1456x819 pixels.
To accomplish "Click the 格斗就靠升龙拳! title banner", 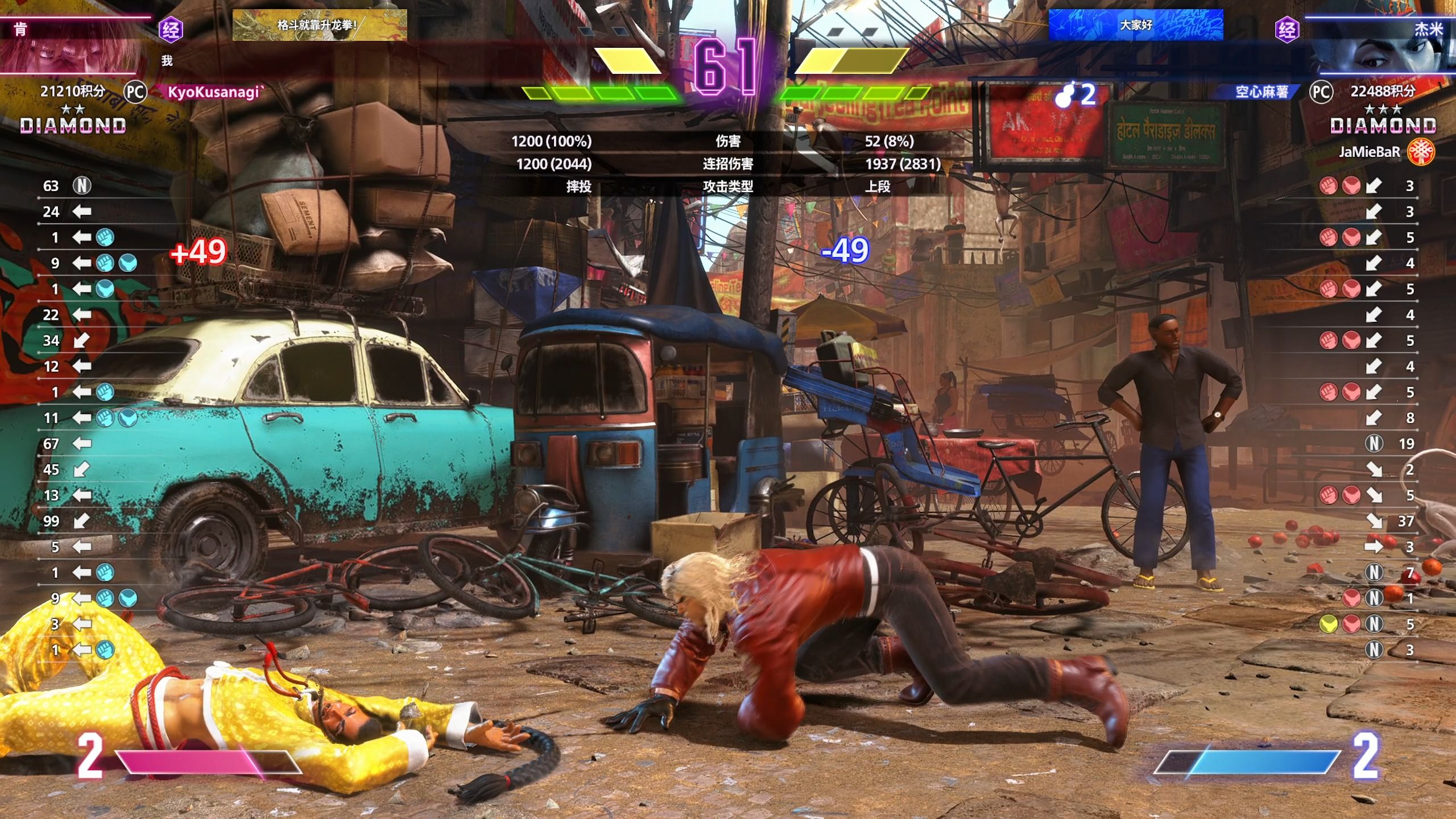I will tap(319, 25).
